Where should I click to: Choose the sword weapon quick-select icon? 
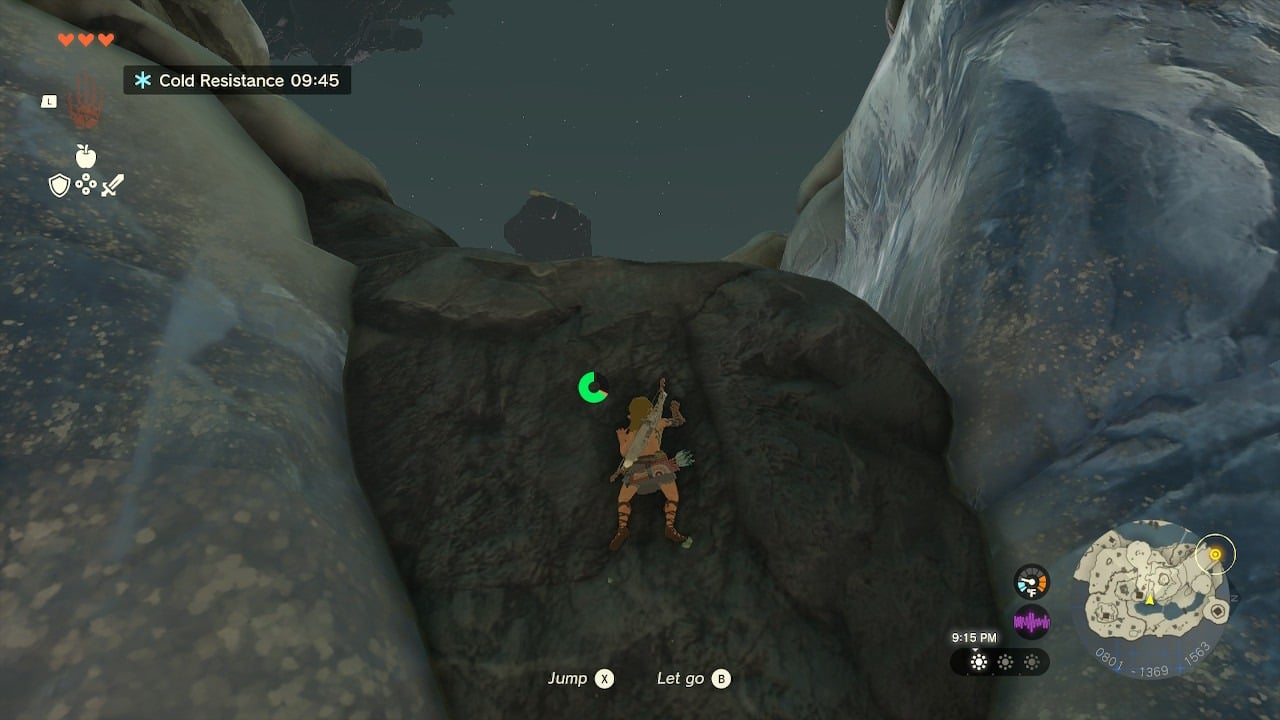112,185
